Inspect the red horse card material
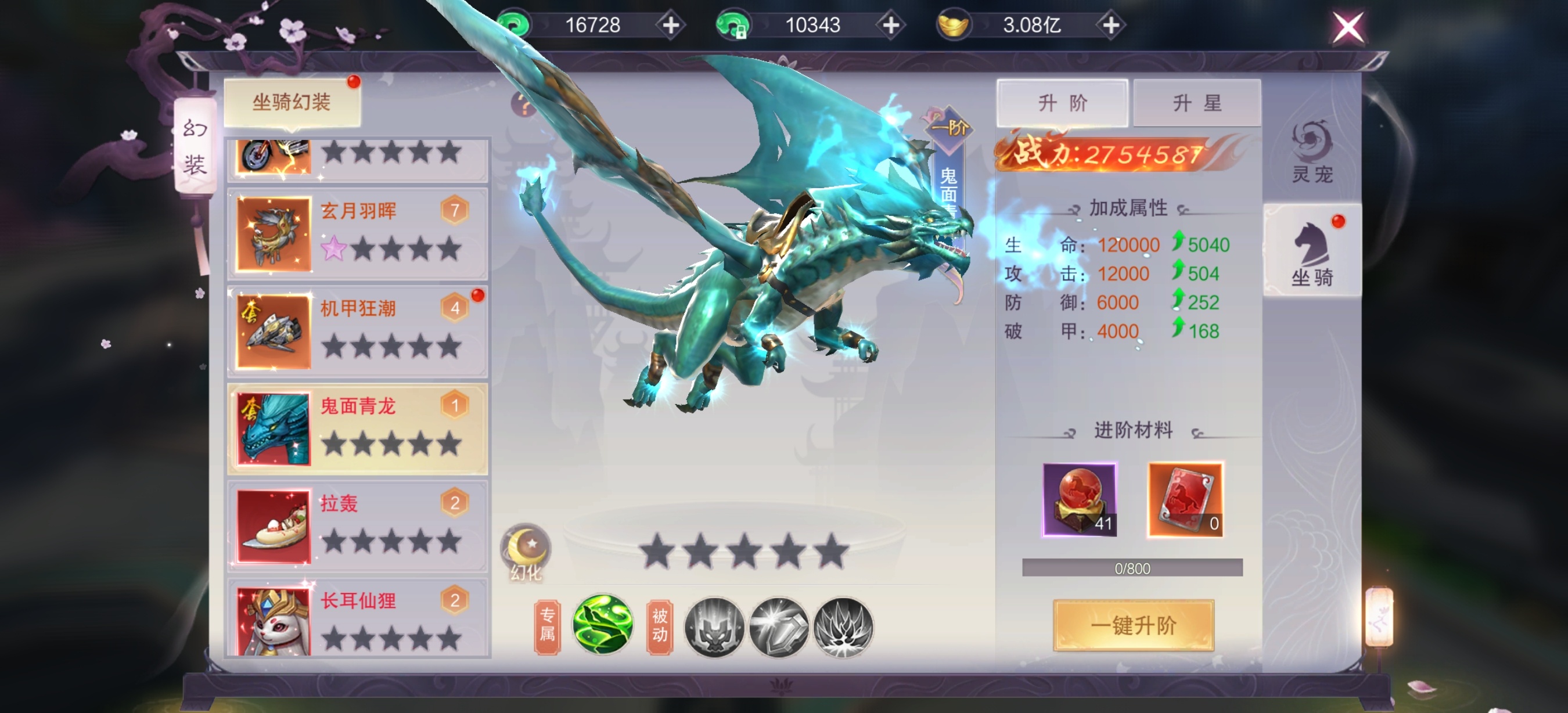 (x=1185, y=499)
